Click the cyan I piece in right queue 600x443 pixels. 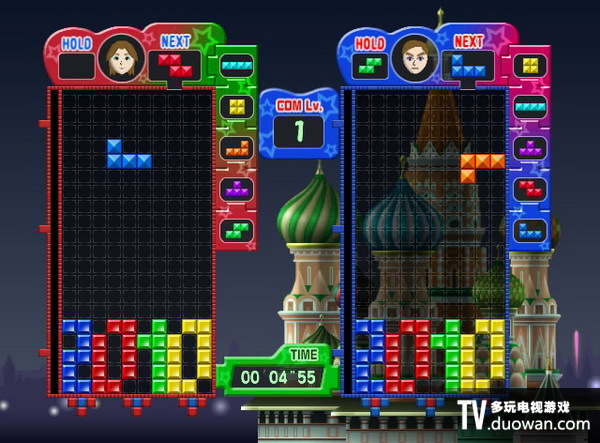point(530,106)
